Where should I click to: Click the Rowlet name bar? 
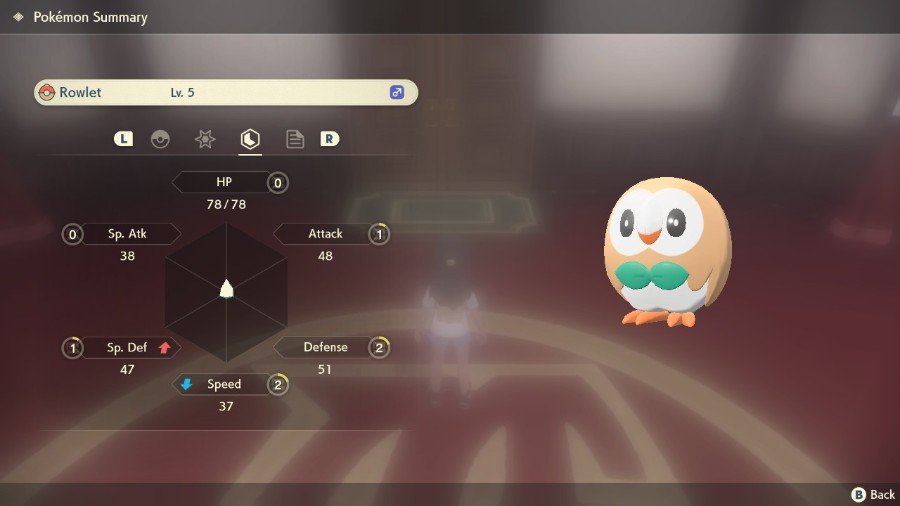225,93
